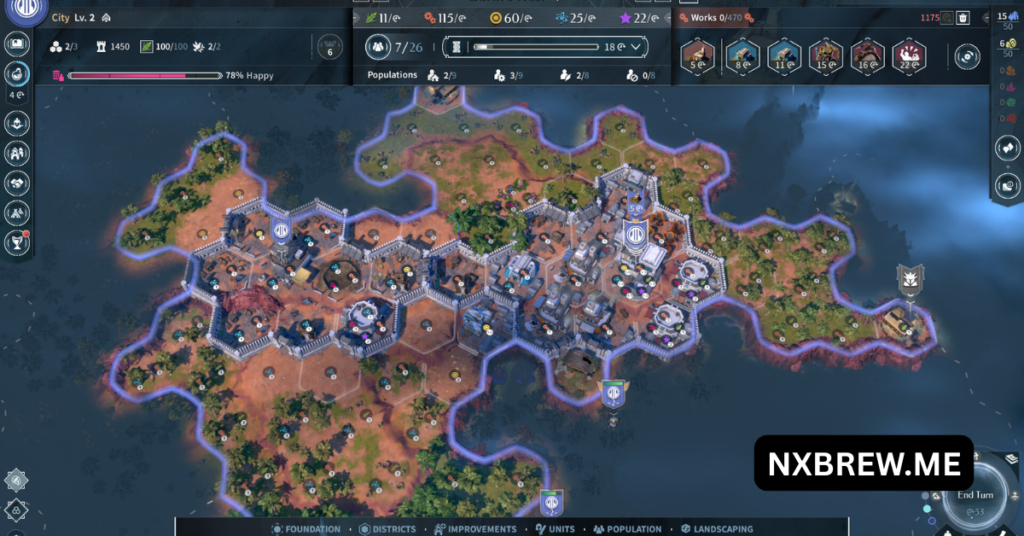
Task: Select the queue item costing 5 turns
Action: 699,56
